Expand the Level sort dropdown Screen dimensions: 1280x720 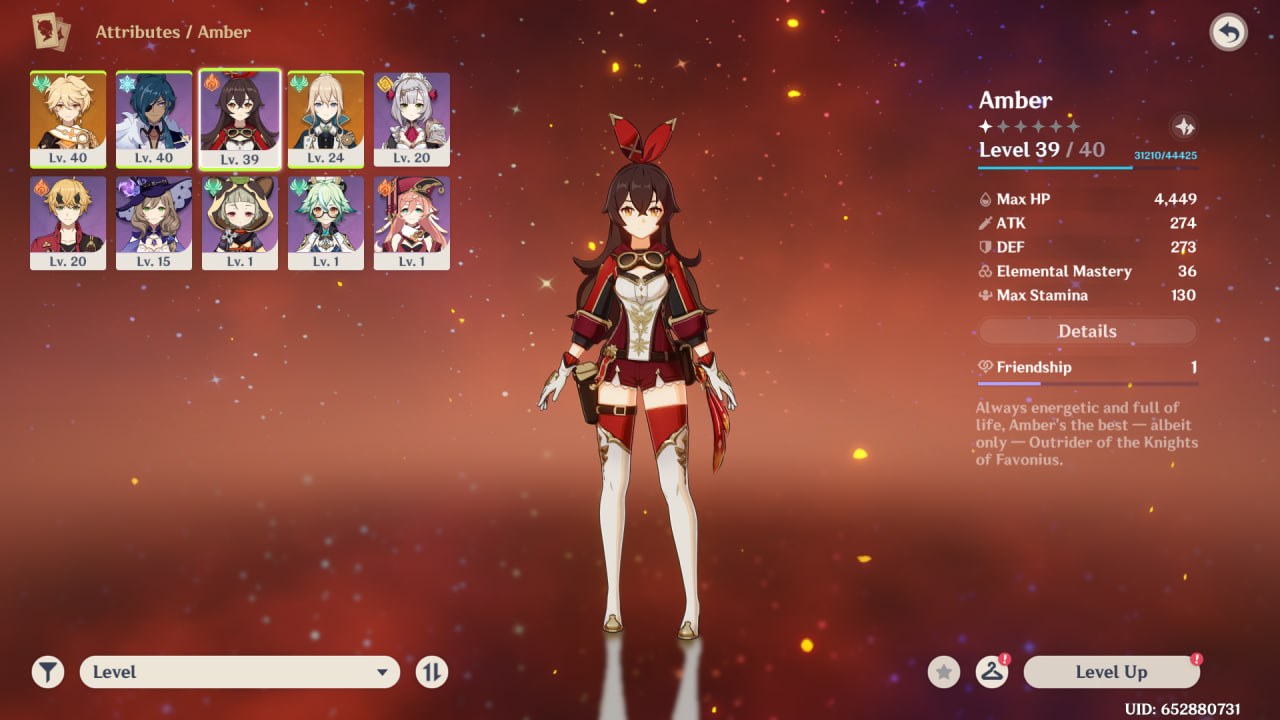click(240, 672)
